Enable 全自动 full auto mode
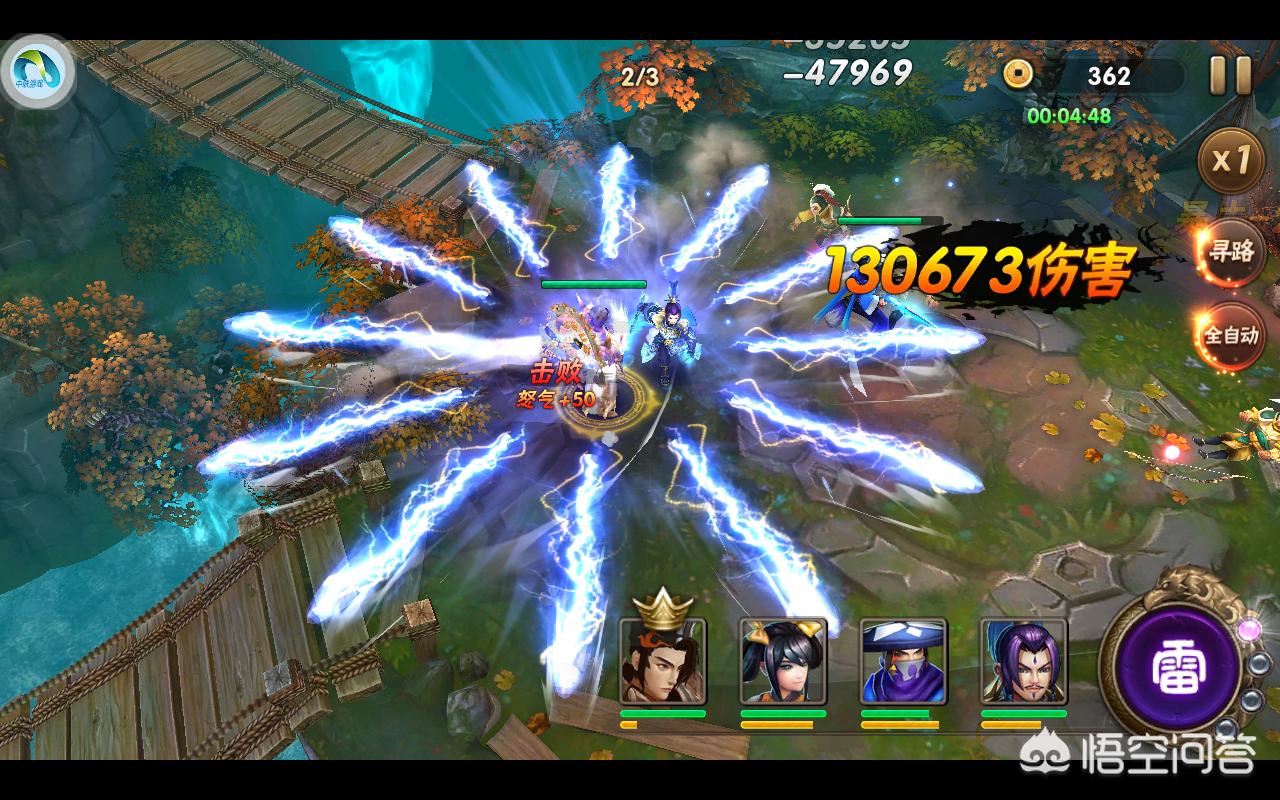Screen dimensions: 1280x800 point(1230,335)
